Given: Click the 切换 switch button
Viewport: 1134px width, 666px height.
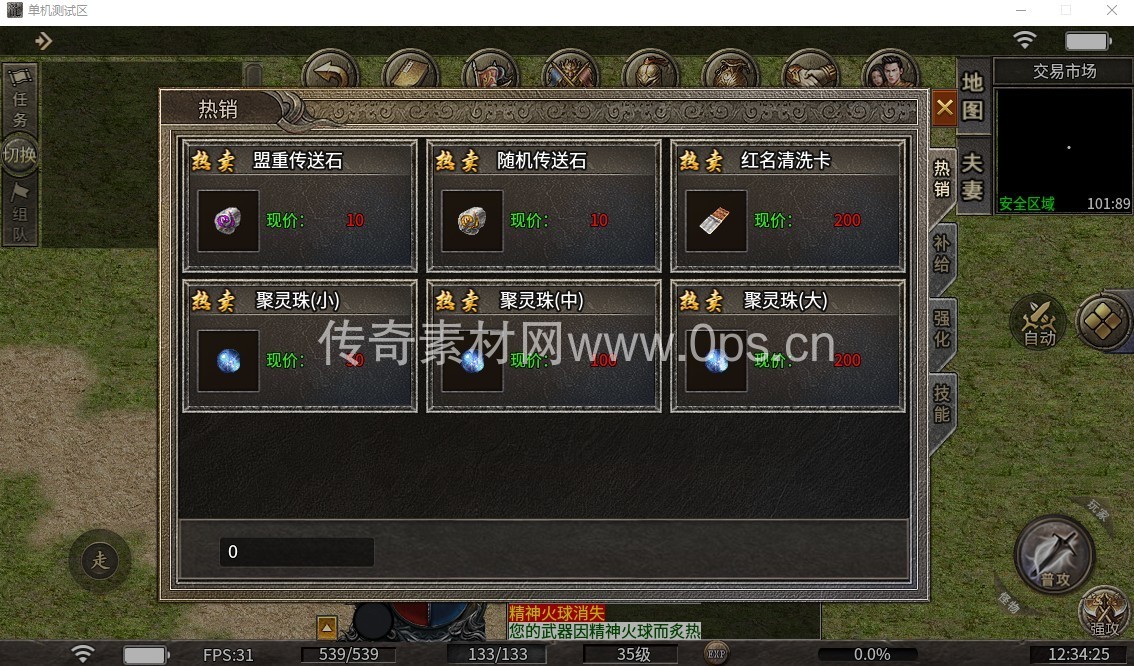Looking at the screenshot, I should 20,155.
